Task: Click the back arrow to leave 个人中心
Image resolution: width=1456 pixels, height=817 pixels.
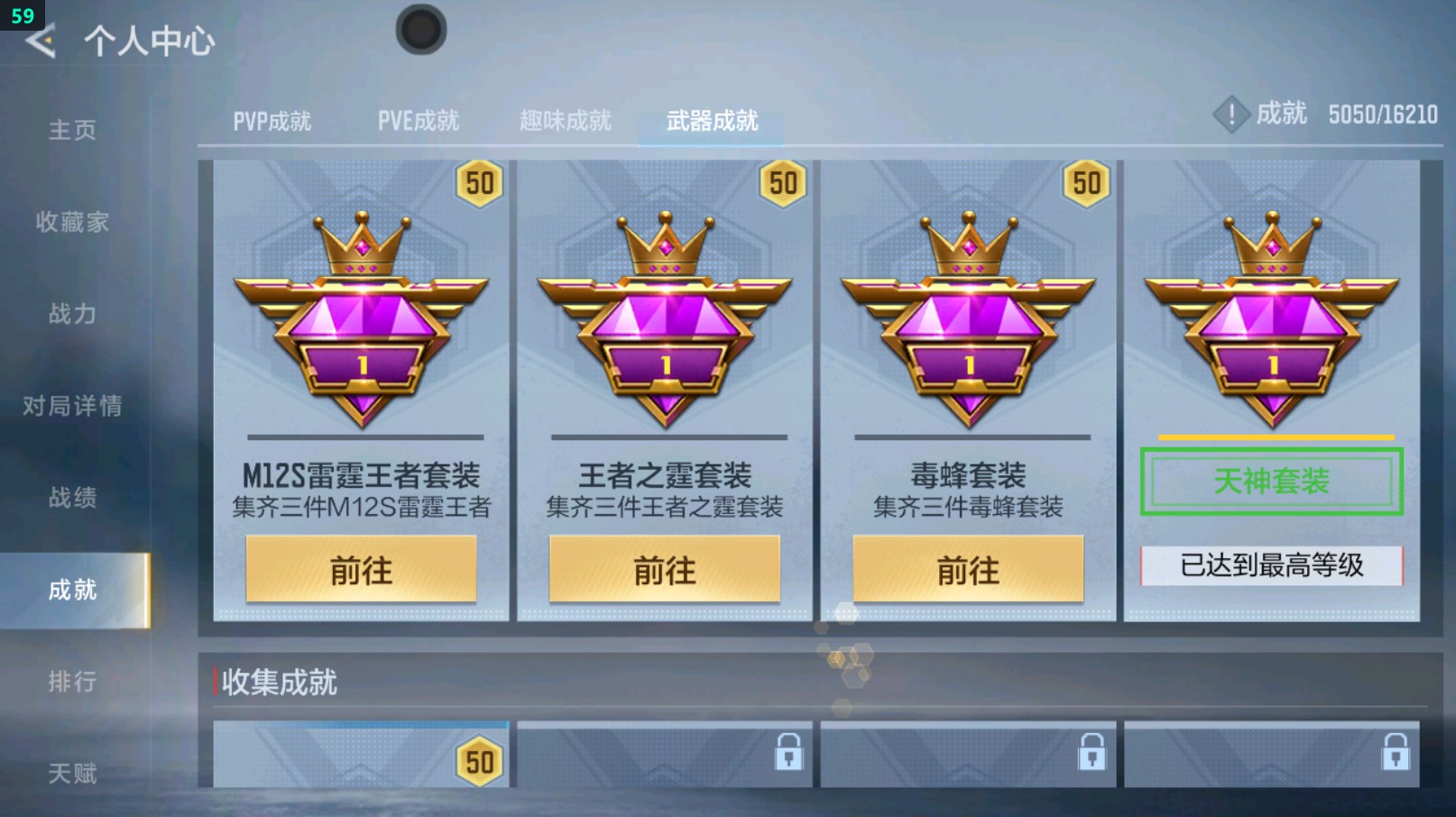Action: click(x=40, y=40)
